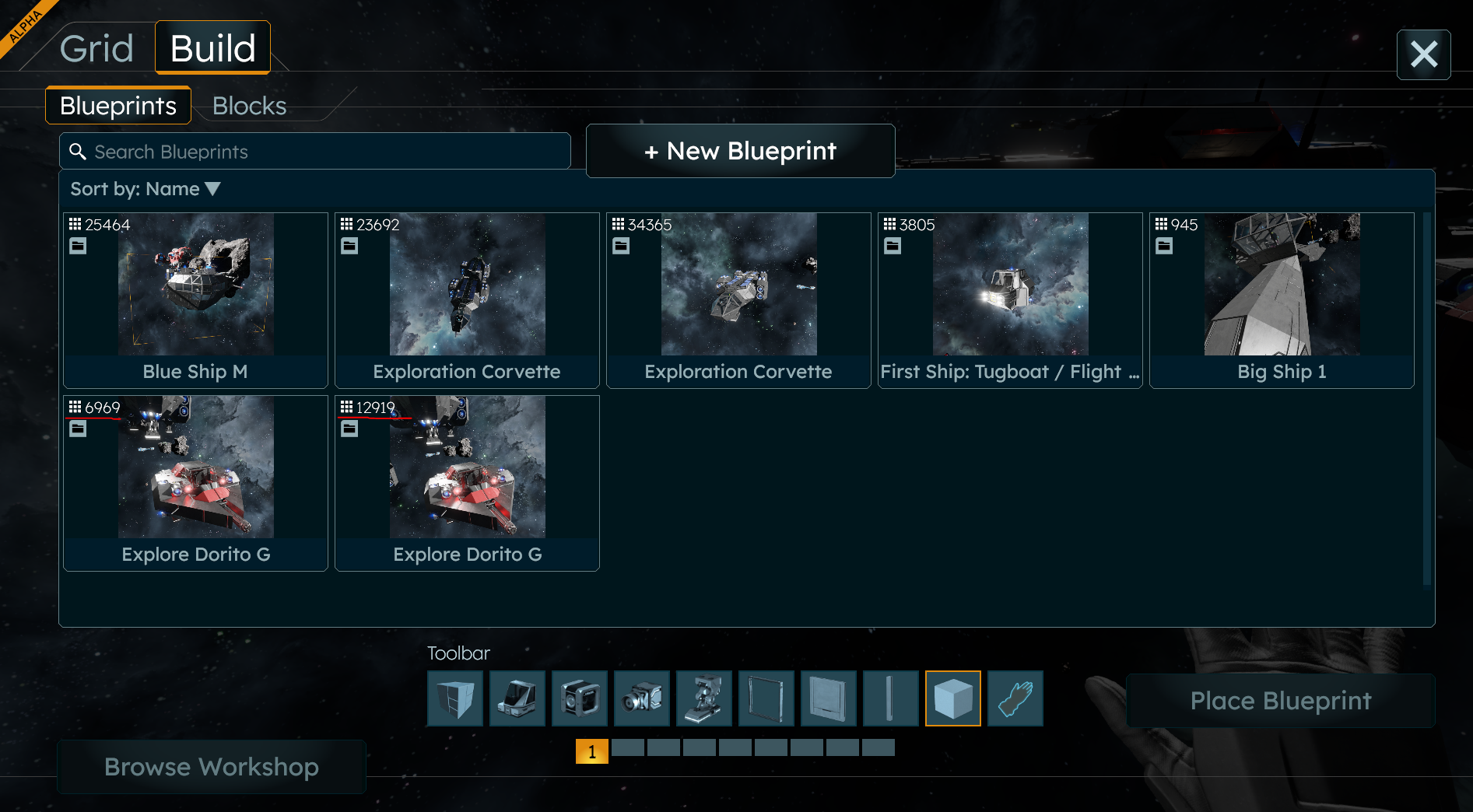1473x812 pixels.
Task: Select the Blue Ship M blueprint
Action: (x=195, y=300)
